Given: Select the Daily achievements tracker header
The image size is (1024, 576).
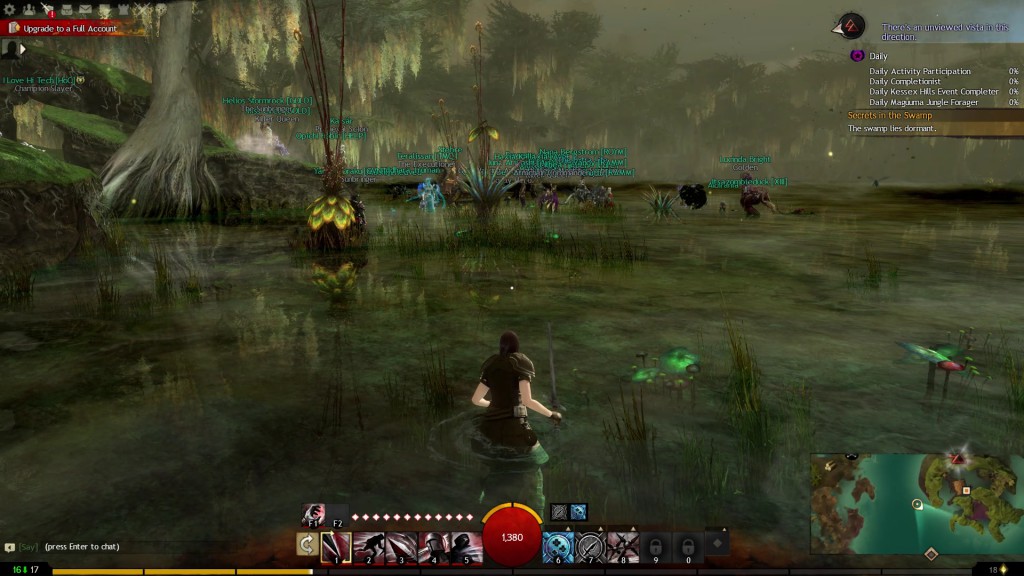Looking at the screenshot, I should click(x=878, y=56).
